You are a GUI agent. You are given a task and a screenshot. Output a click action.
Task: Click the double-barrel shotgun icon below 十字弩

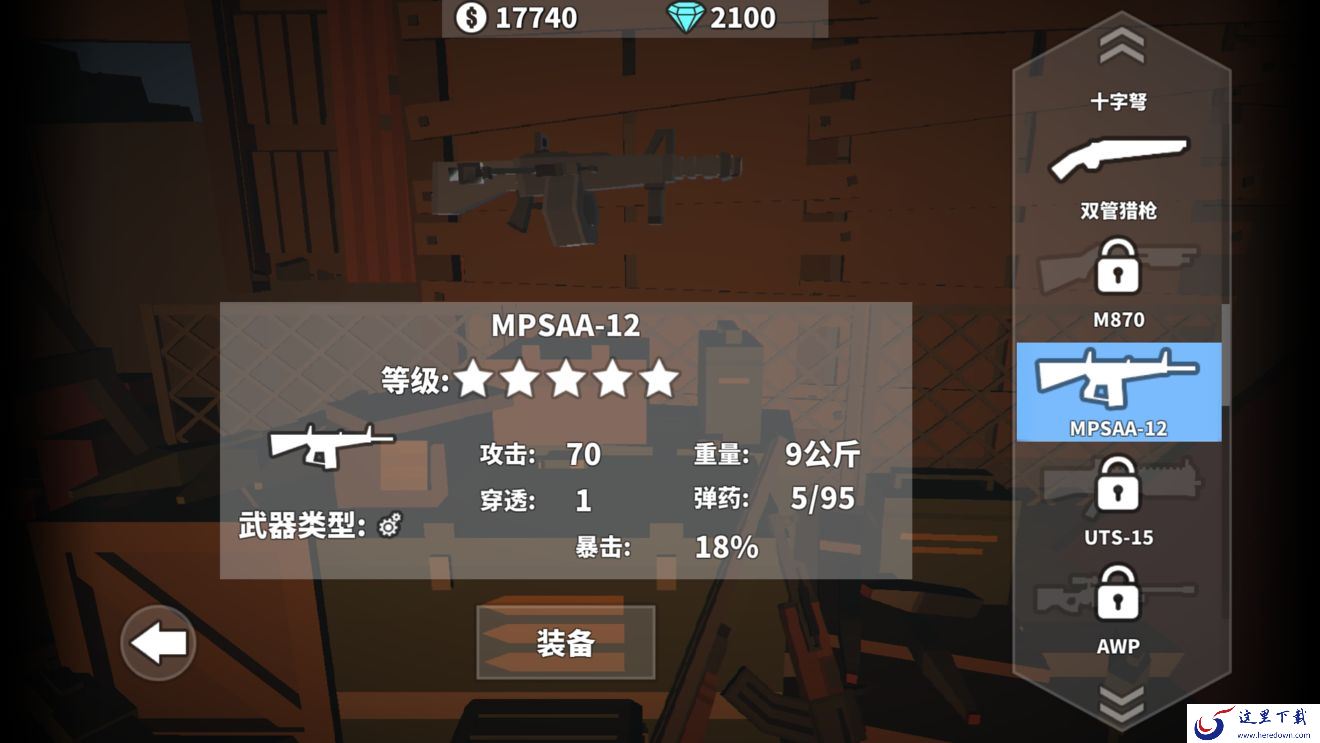click(1120, 157)
